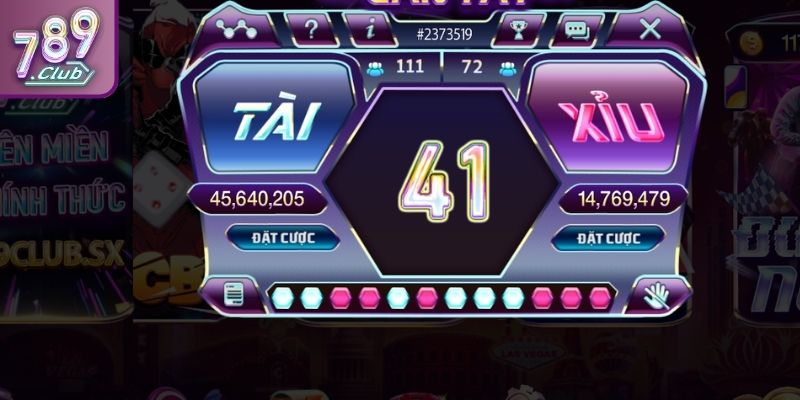
Task: Close the Tài Xỉu game panel
Action: 650,29
